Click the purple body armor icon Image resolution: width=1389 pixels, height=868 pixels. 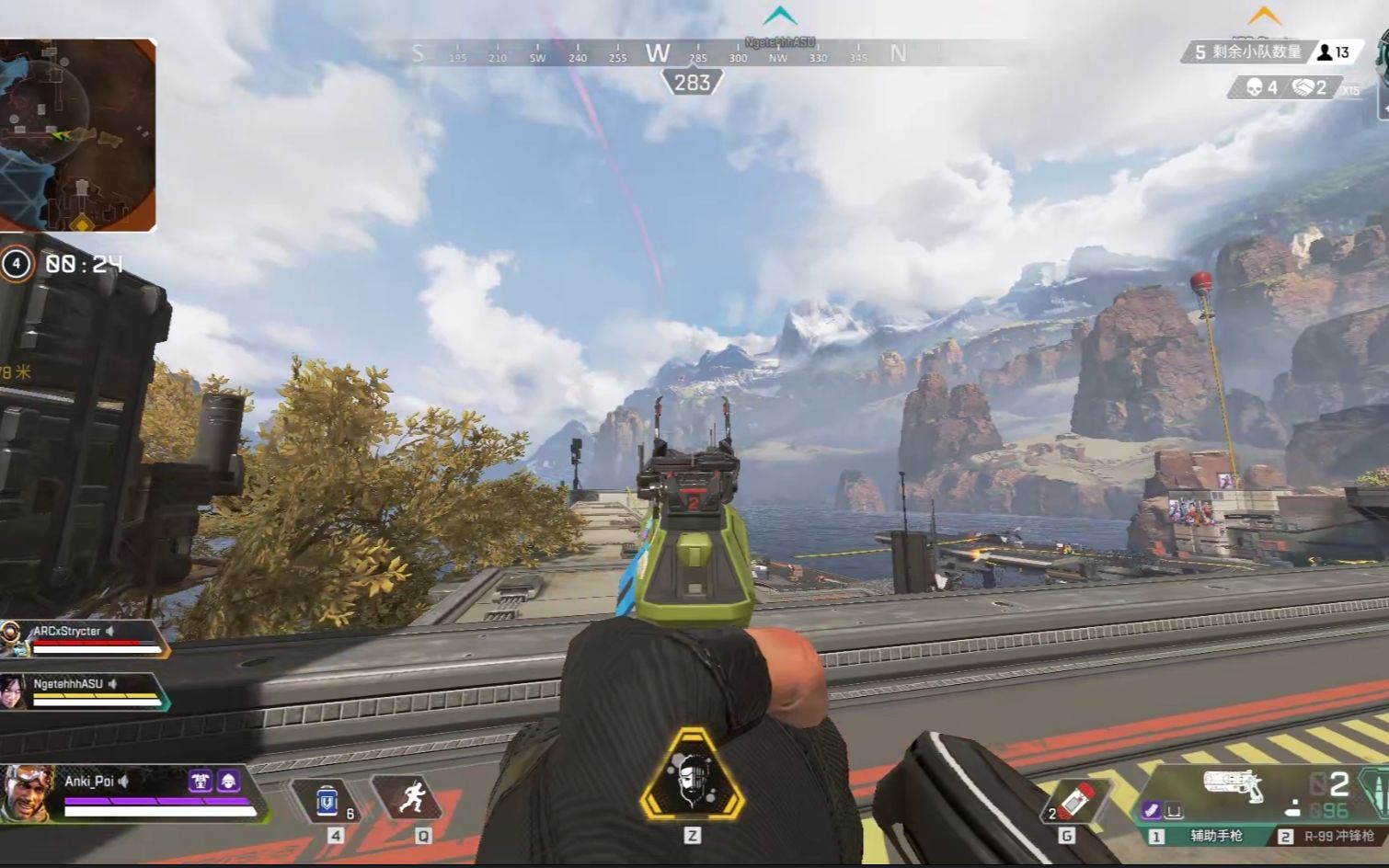point(200,782)
